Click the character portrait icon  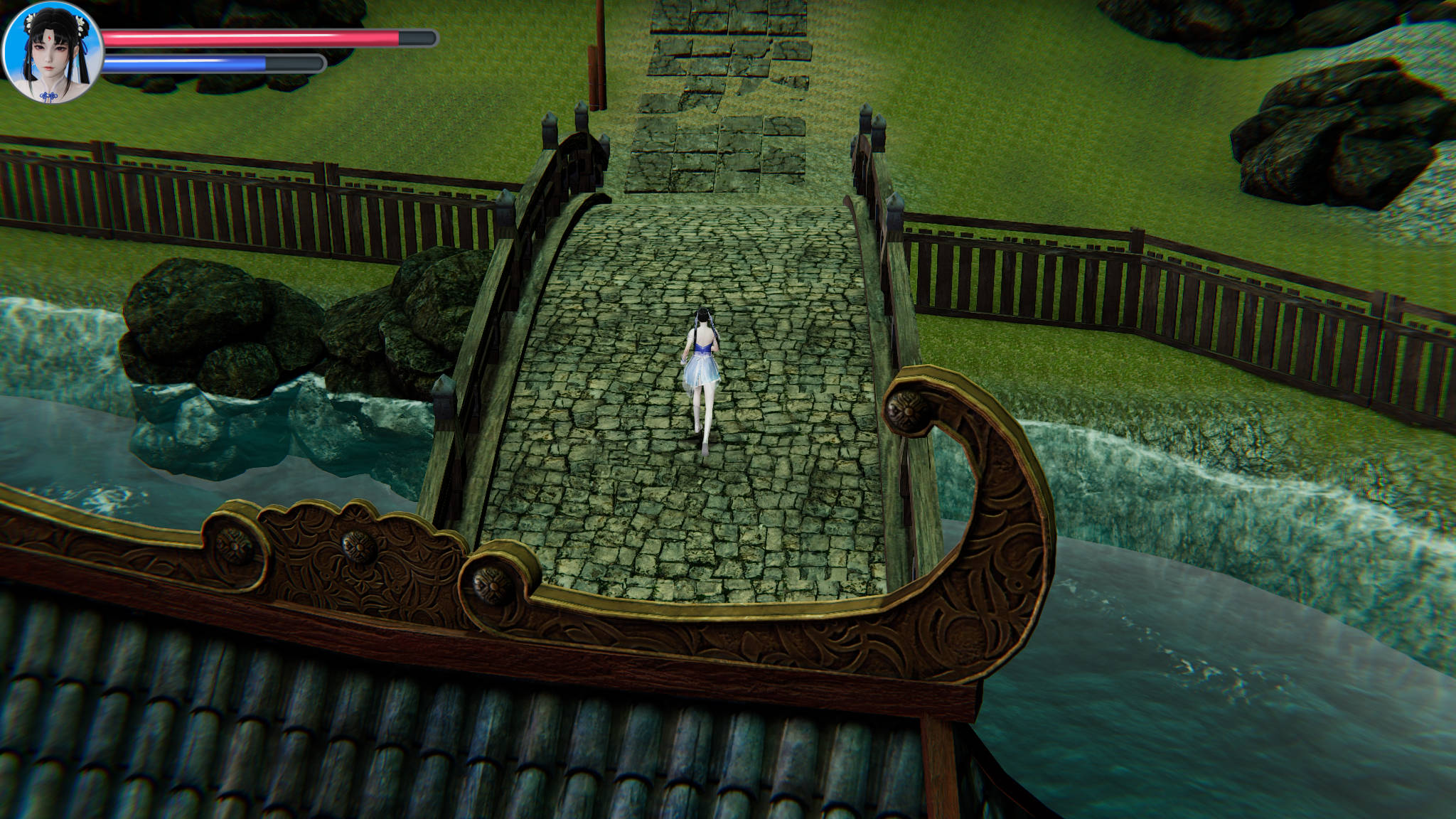coord(53,53)
